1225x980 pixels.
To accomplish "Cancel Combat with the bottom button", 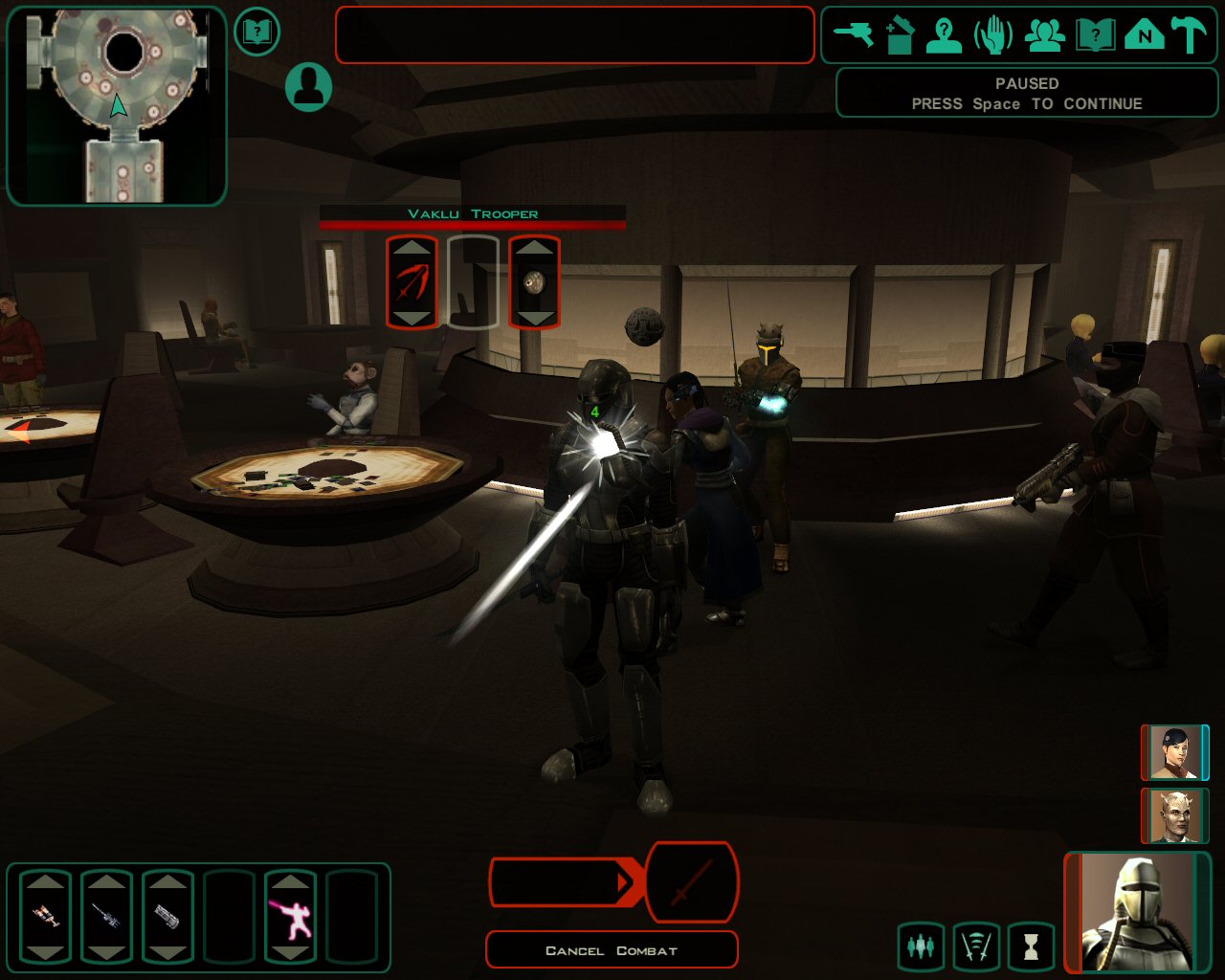I will click(612, 950).
